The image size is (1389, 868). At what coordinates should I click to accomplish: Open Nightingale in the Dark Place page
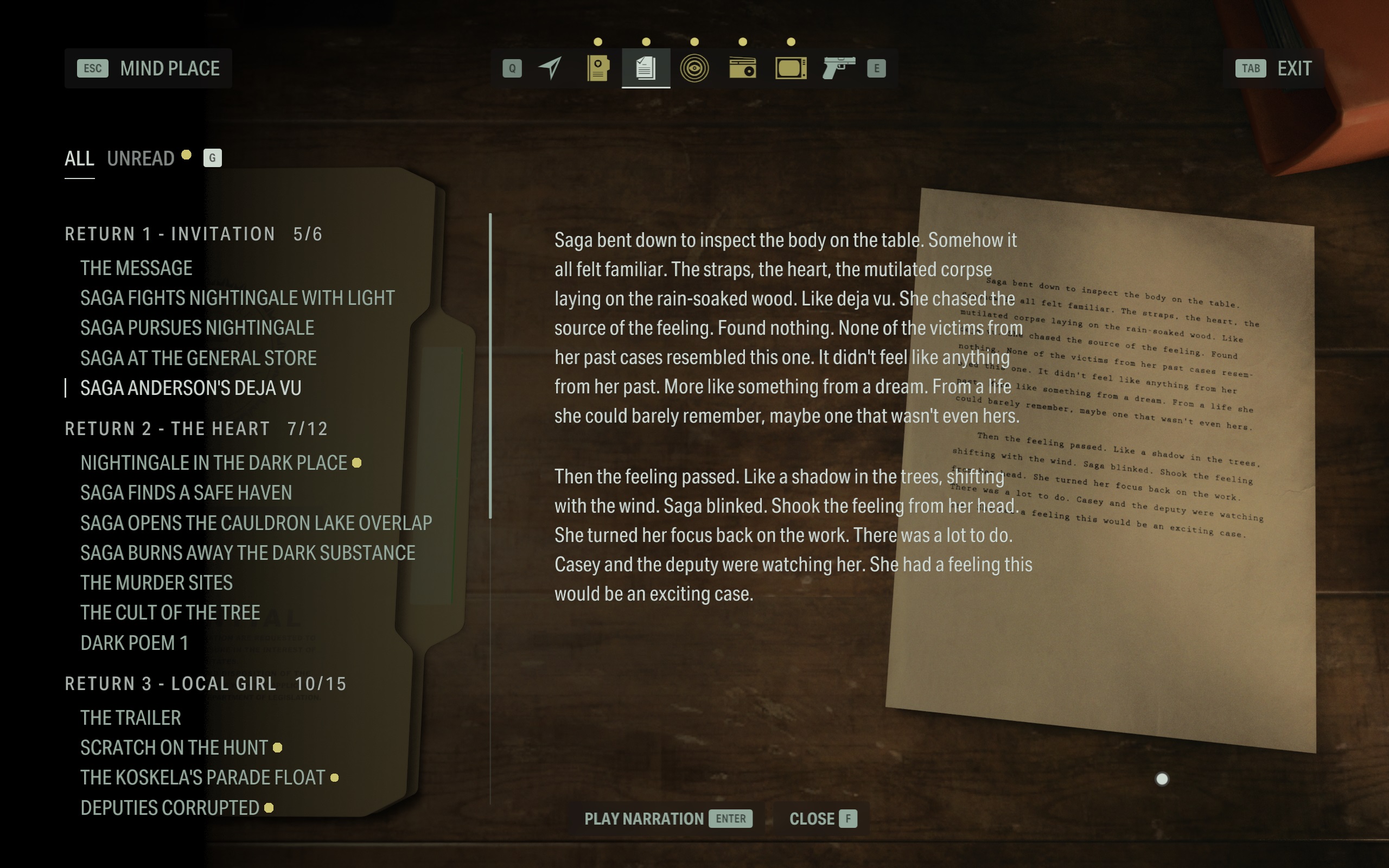(214, 463)
